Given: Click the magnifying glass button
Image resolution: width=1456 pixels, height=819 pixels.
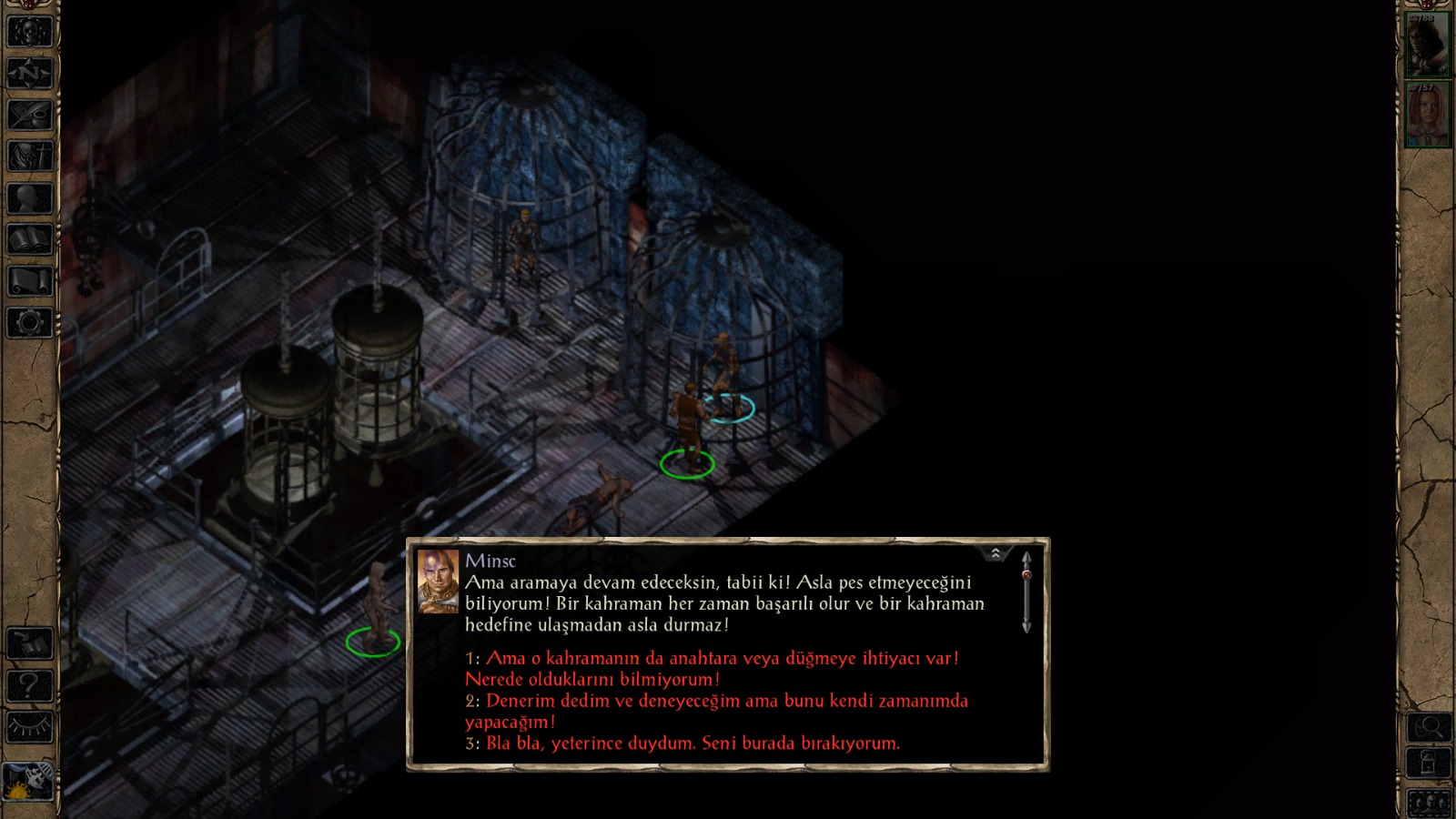Looking at the screenshot, I should 1429,727.
